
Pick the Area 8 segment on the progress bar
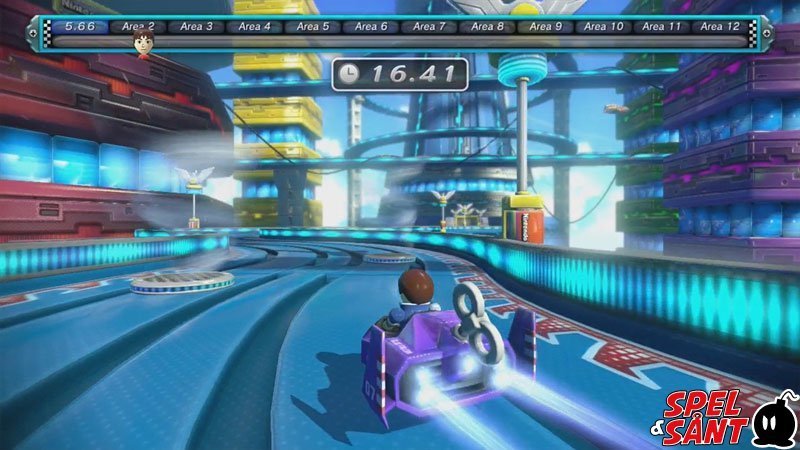coord(487,26)
